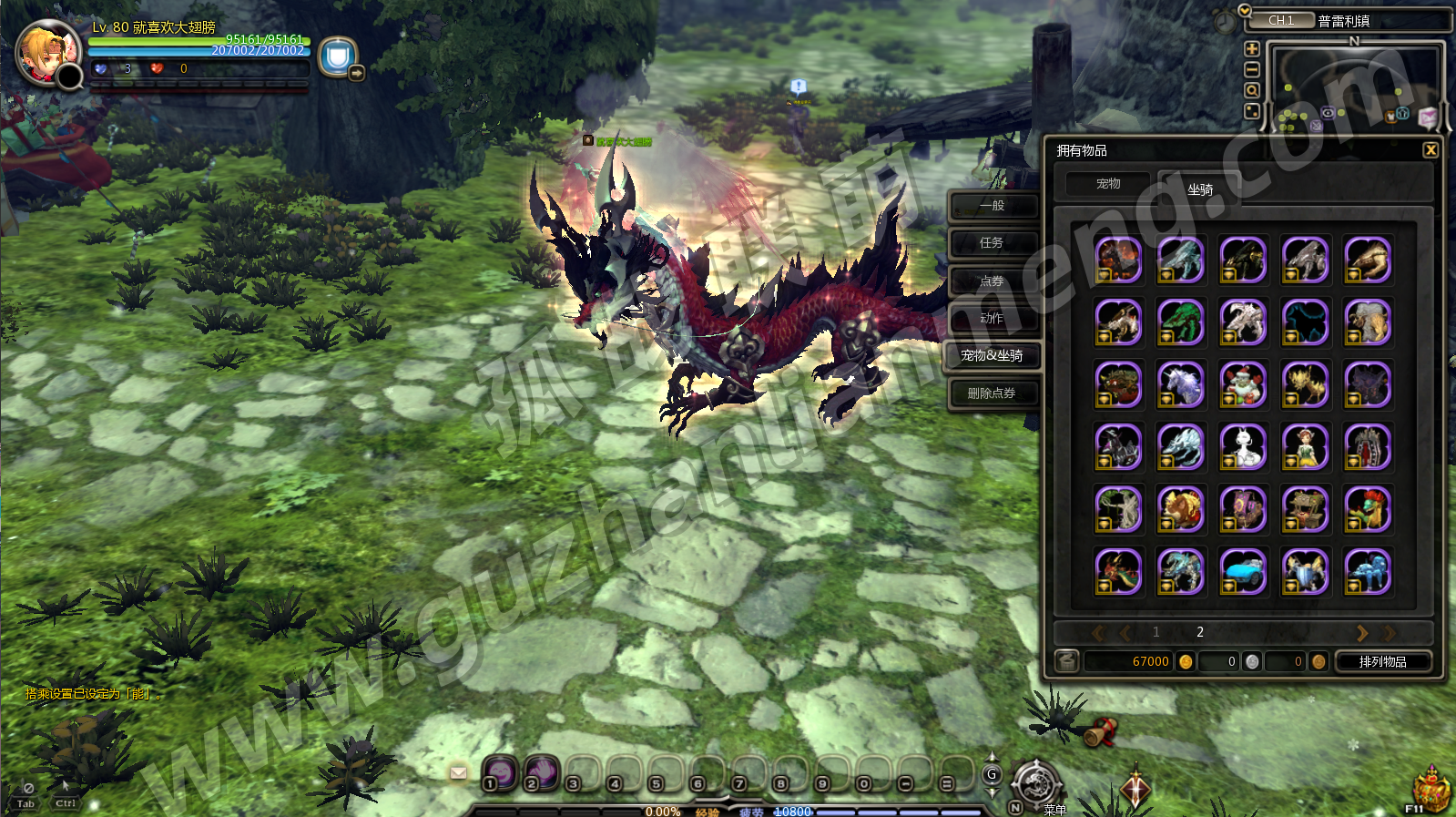Activate the smiley emote in hotbar slot 1

(500, 772)
